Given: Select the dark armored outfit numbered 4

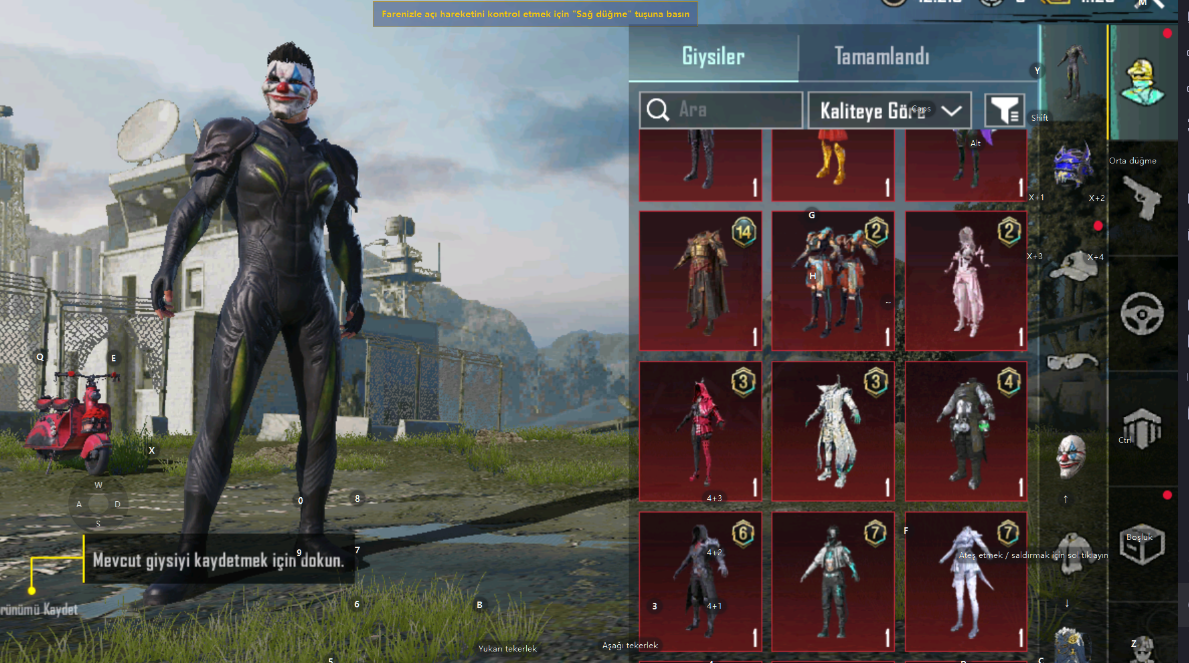Looking at the screenshot, I should (x=966, y=431).
